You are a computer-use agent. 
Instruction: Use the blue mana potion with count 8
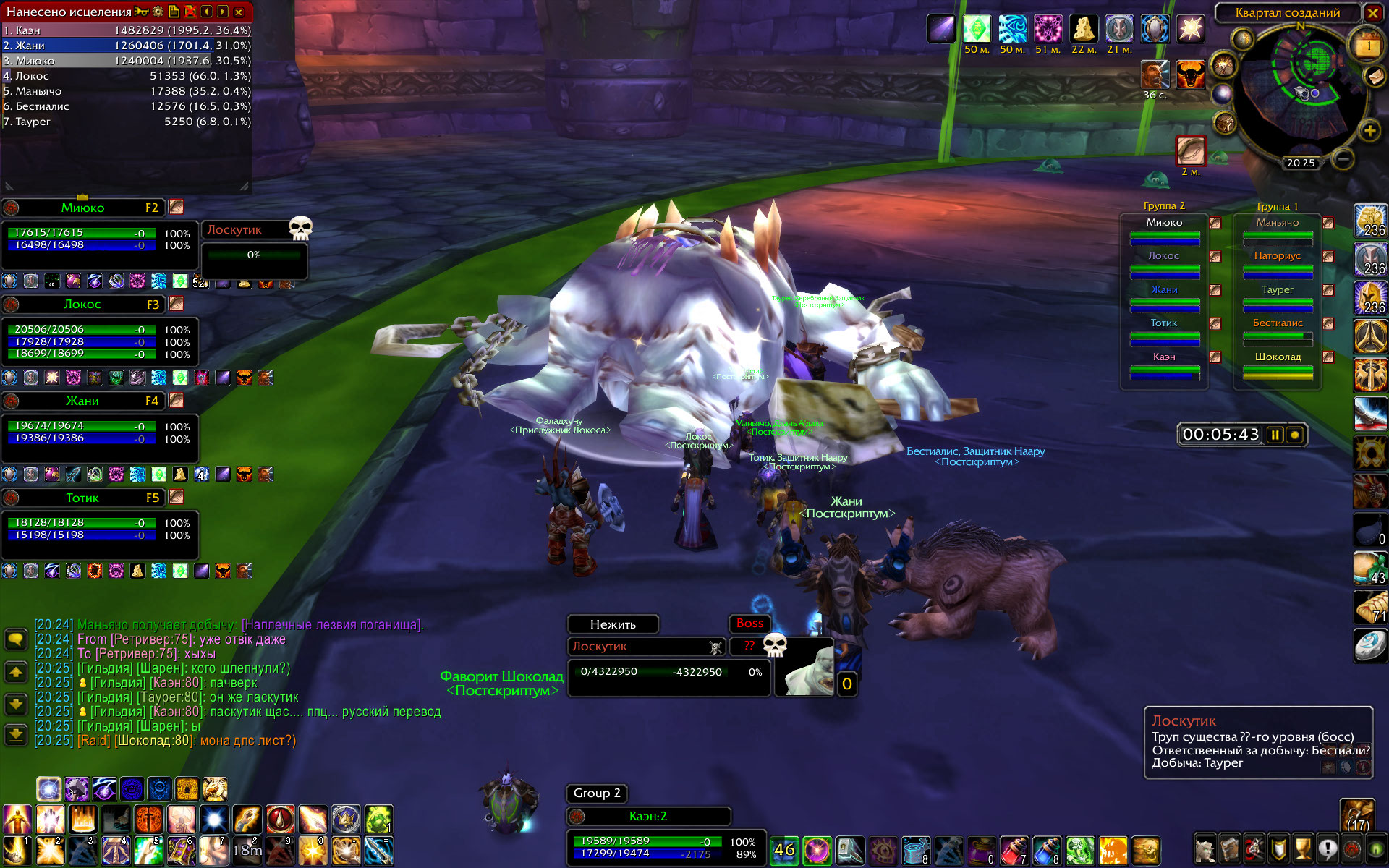(1047, 850)
